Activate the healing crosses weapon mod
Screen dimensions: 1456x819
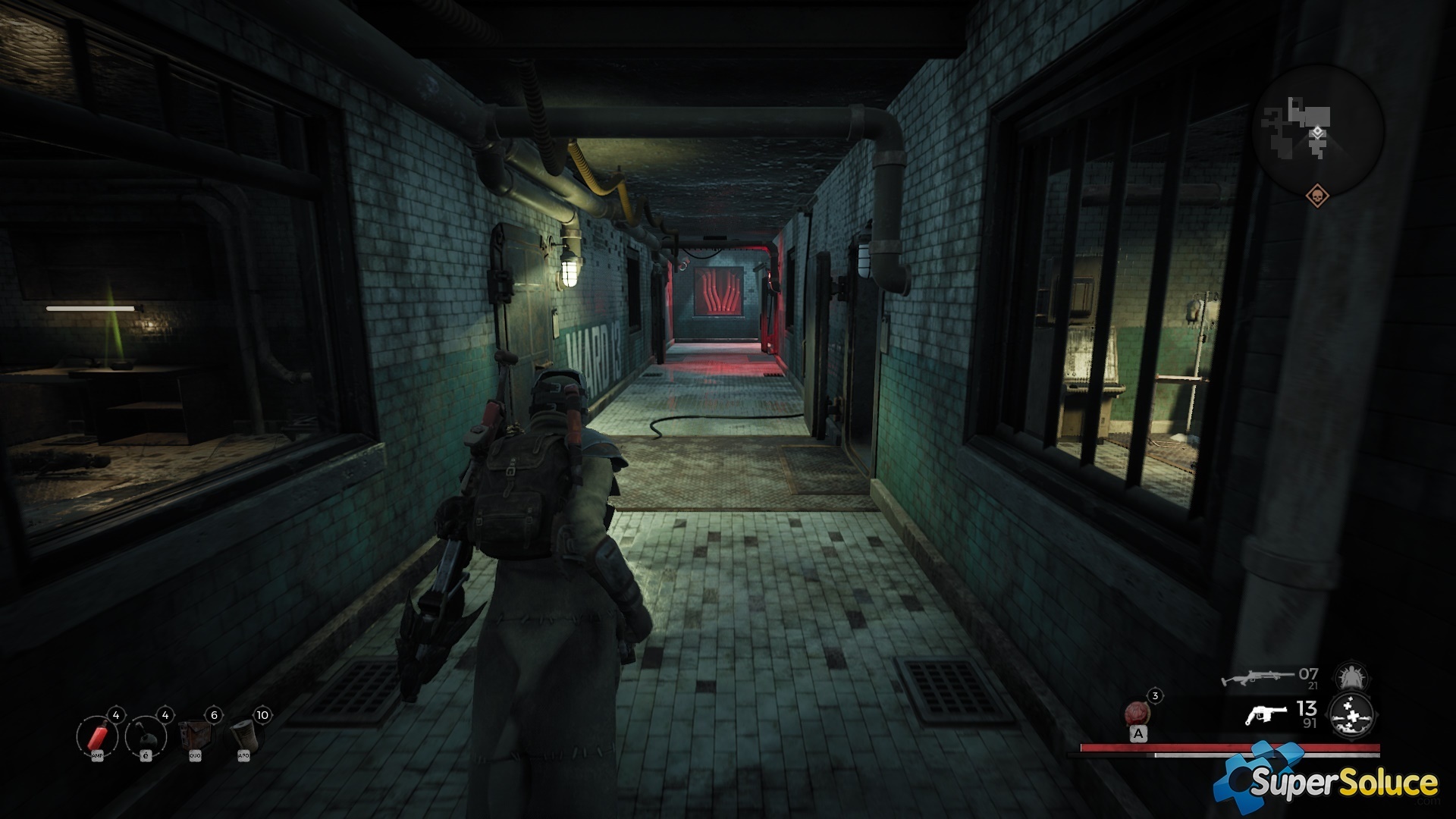[x=1351, y=715]
